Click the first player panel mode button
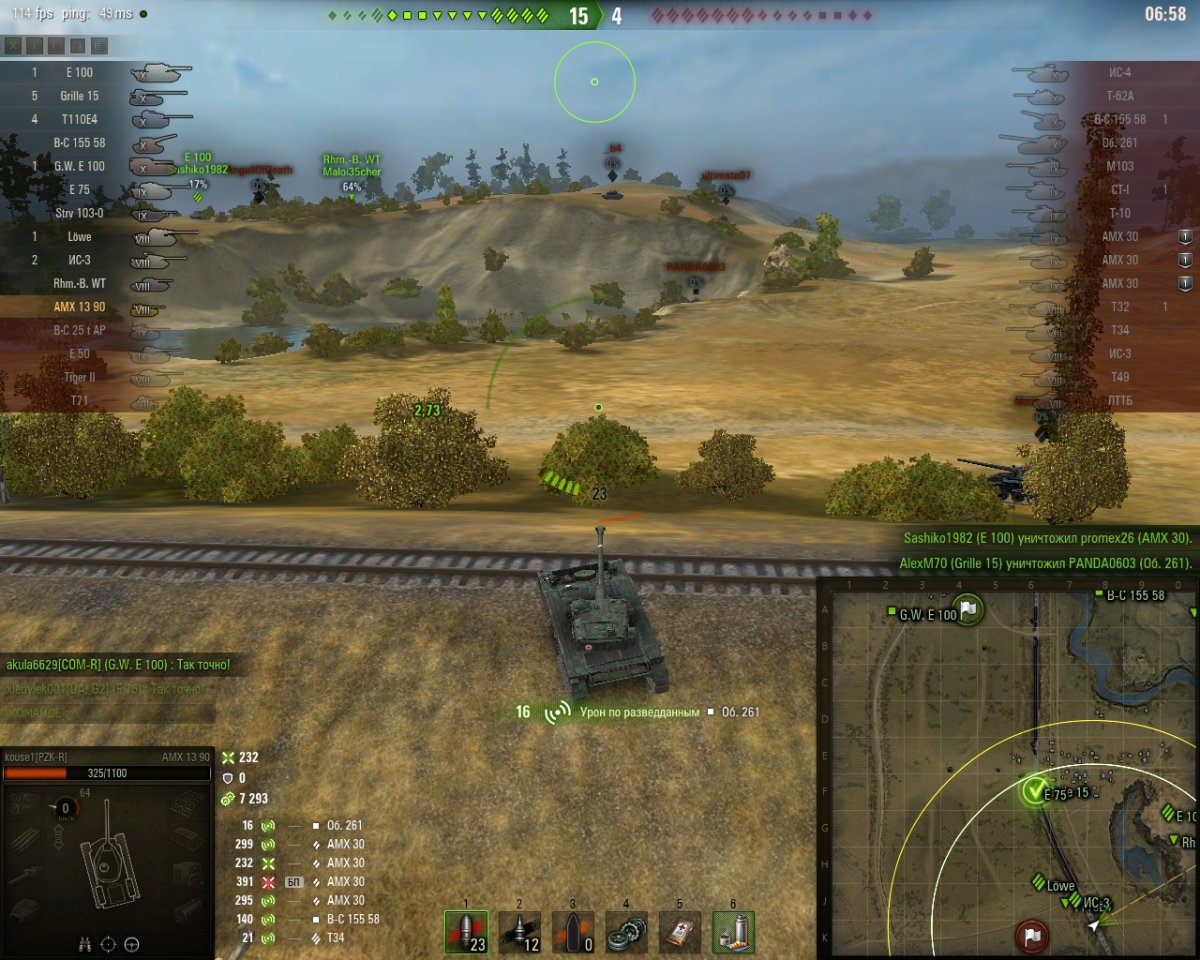1200x960 pixels. coord(13,46)
